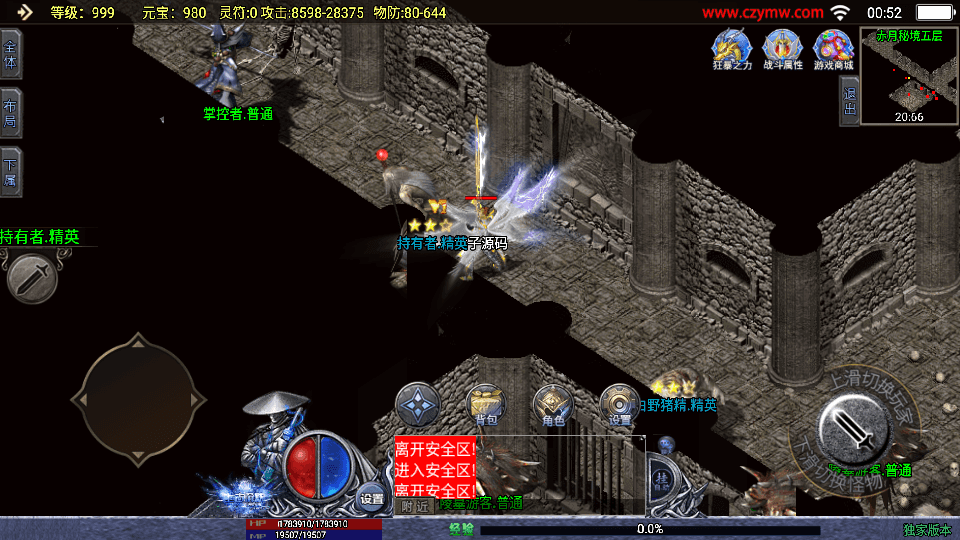This screenshot has height=540, width=960.
Task: Select the 下属 tab
Action: tap(10, 172)
